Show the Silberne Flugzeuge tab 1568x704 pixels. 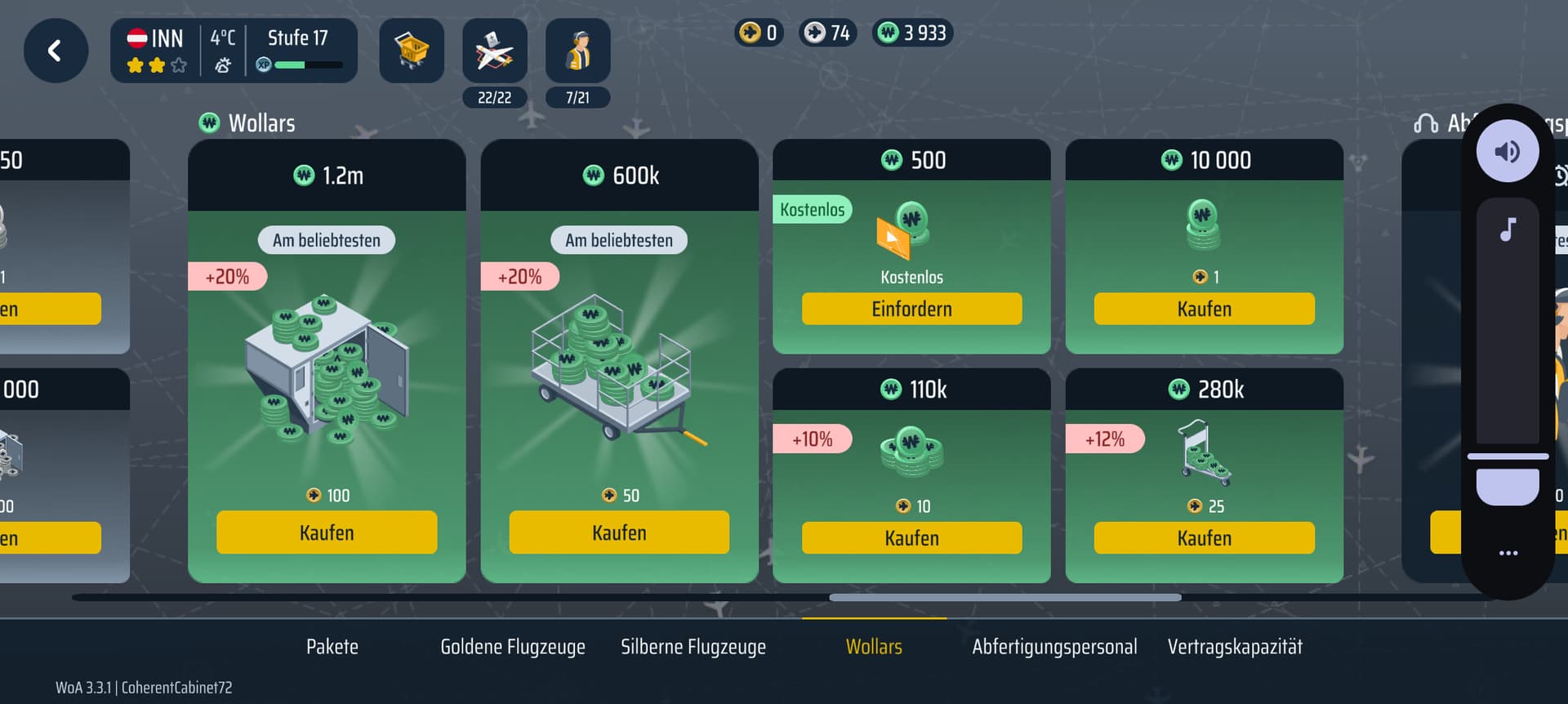pyautogui.click(x=693, y=647)
